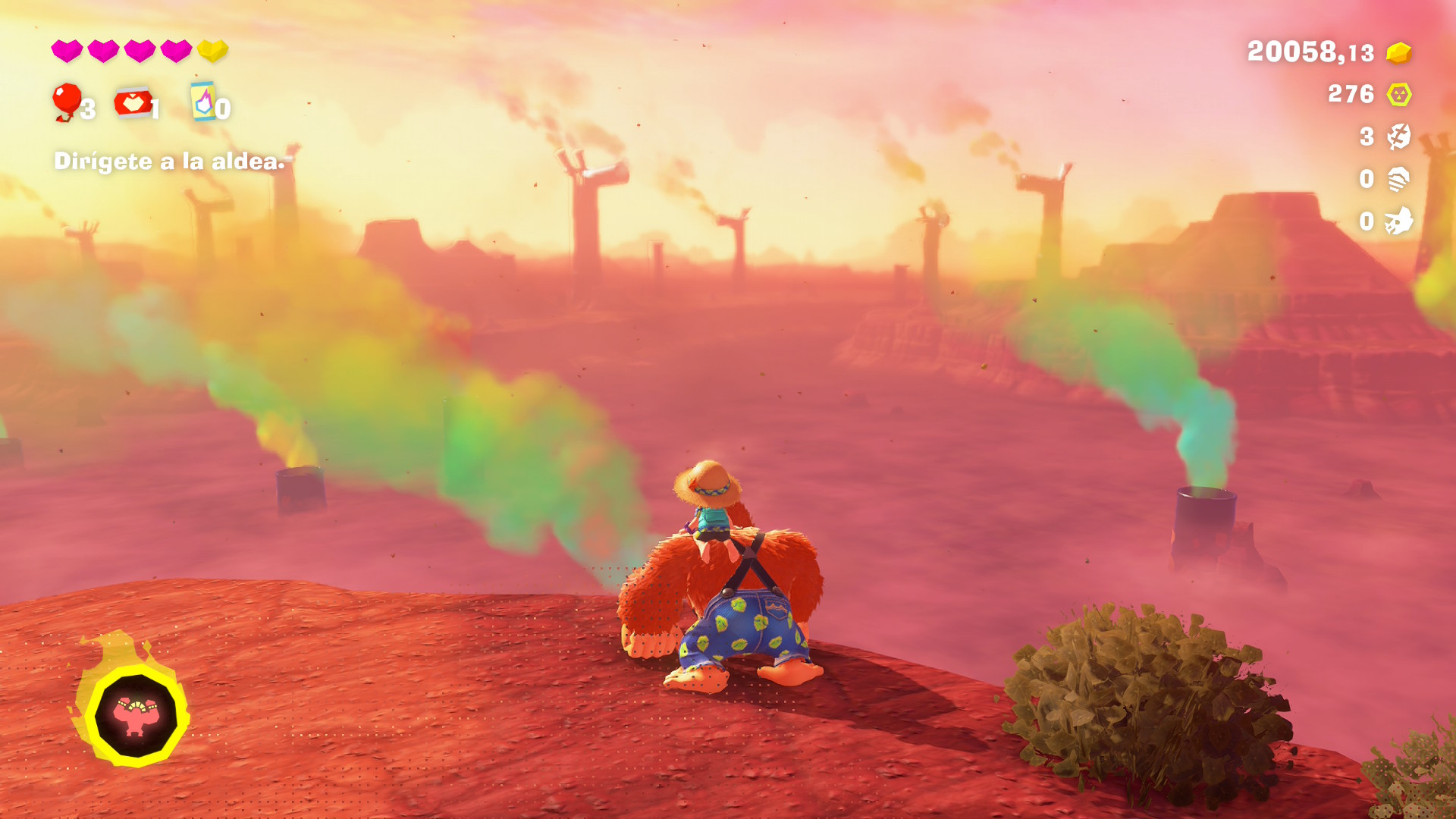Image resolution: width=1456 pixels, height=819 pixels.
Task: Click the 'Dirígete a la aldea' objective
Action: tap(169, 162)
